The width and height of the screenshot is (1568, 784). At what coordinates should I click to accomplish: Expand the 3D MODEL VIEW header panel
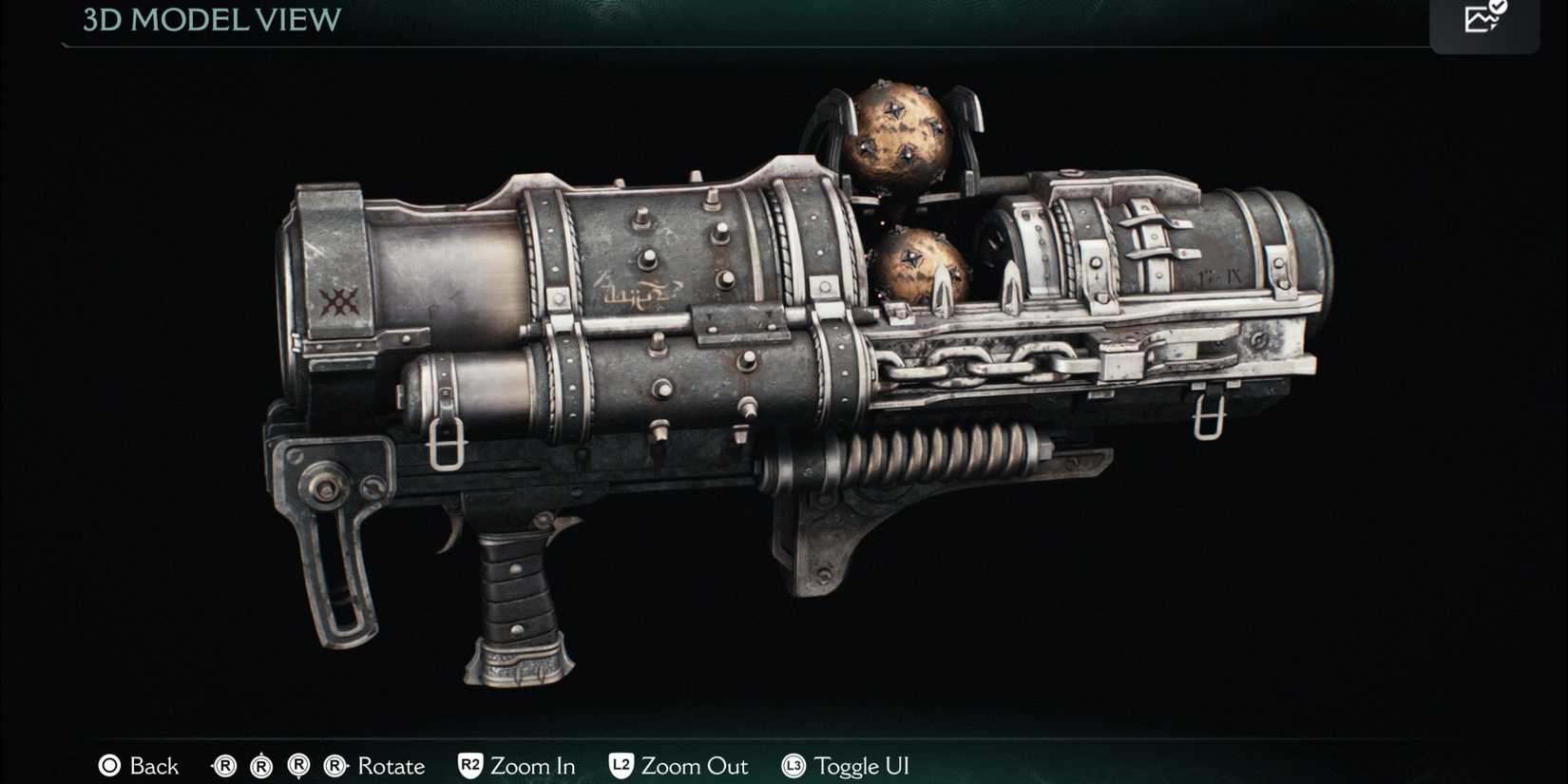coord(209,21)
